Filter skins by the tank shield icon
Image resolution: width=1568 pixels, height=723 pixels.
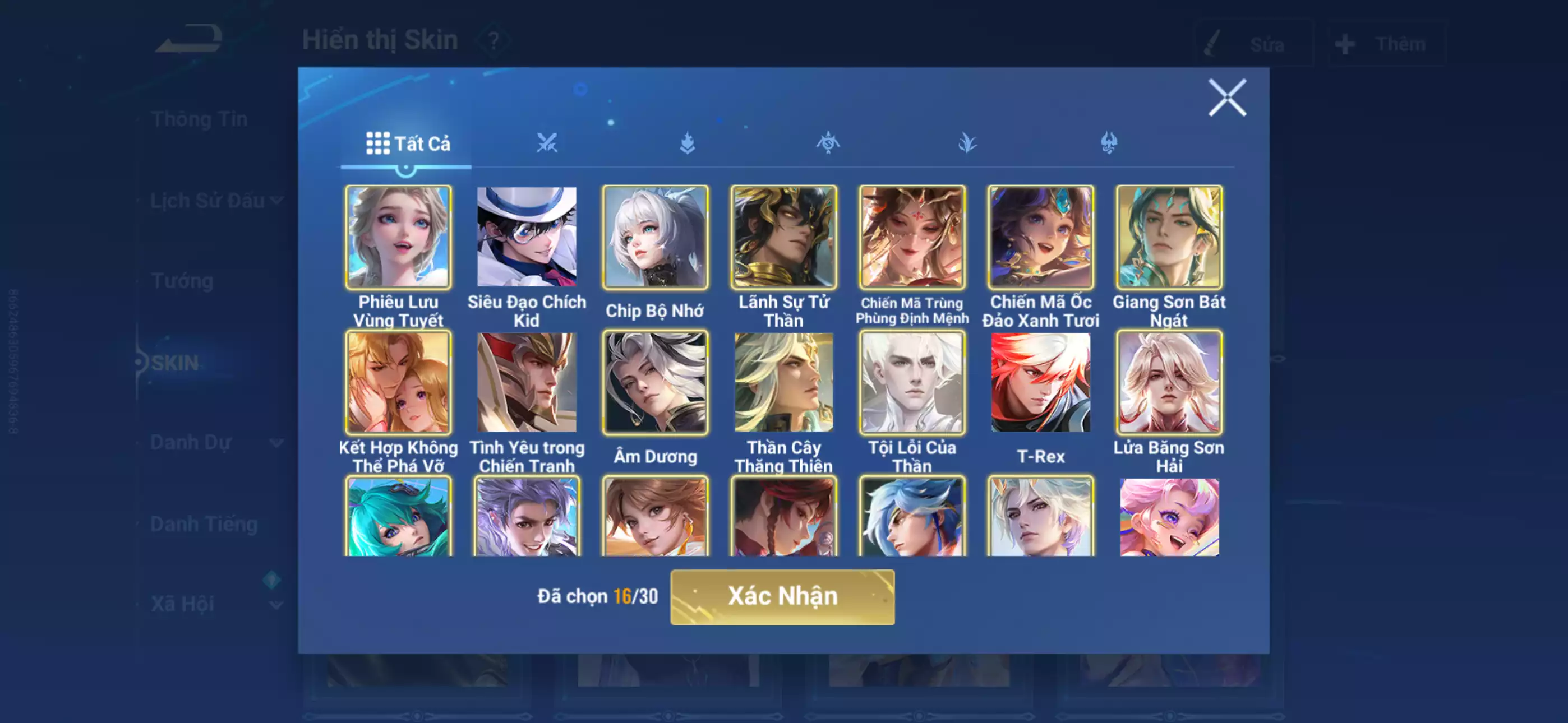tap(827, 142)
